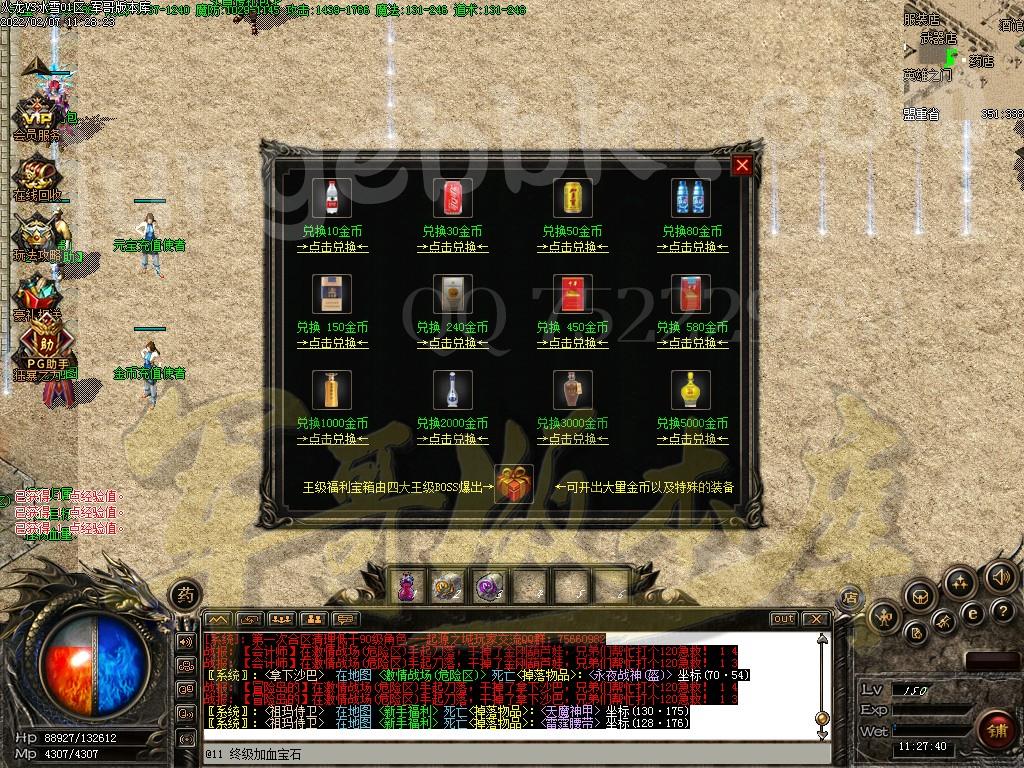Click the 1000 gold coin exchange link
This screenshot has width=1024, height=768.
tap(332, 439)
